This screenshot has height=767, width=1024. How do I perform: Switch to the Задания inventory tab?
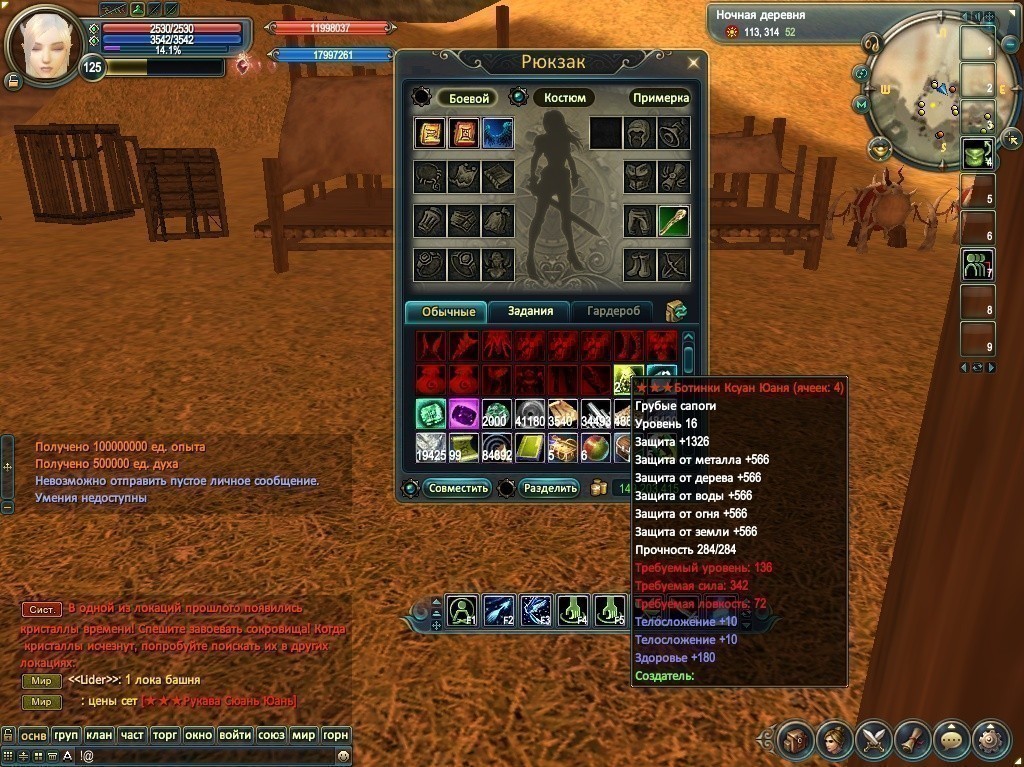530,311
